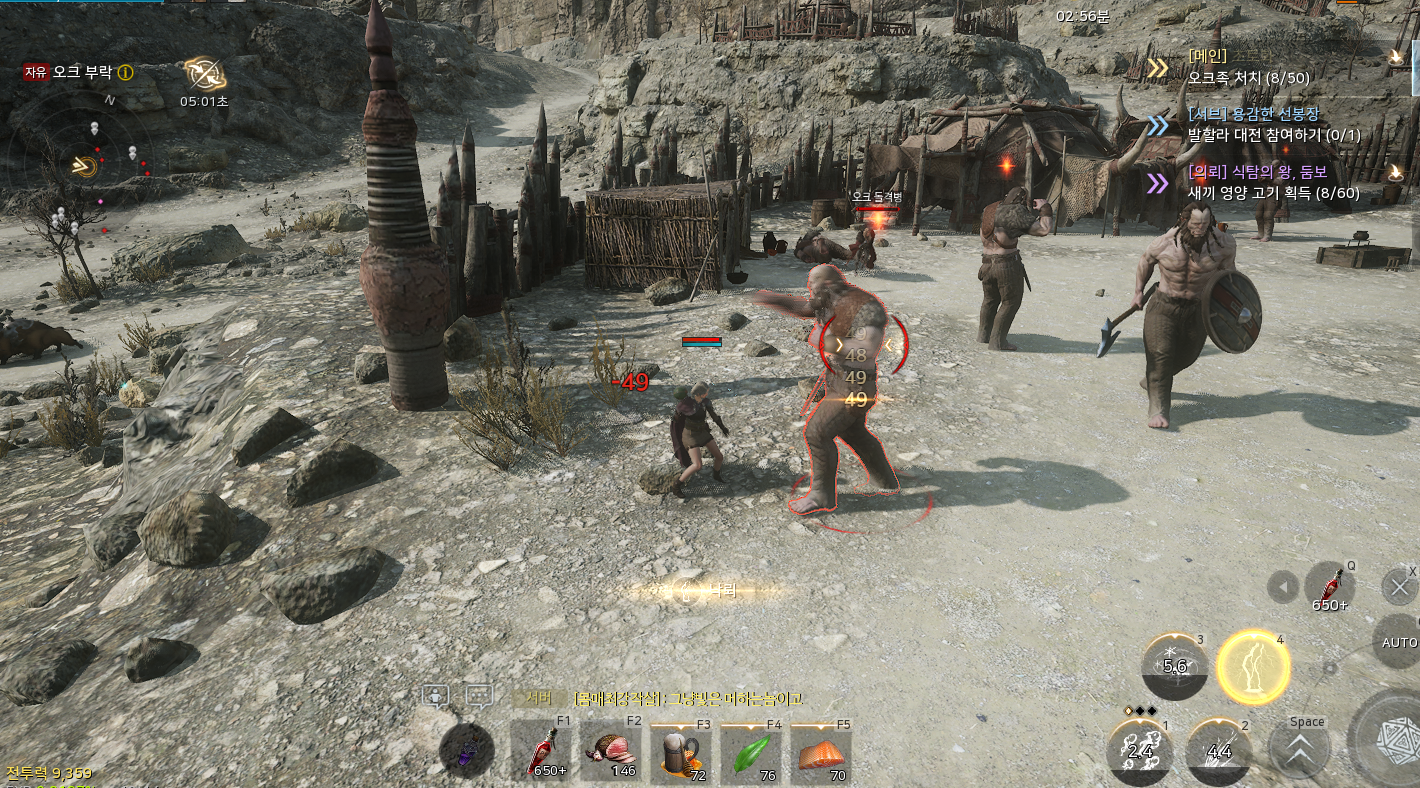1420x788 pixels.
Task: Toggle the AUTO combat button
Action: tap(1399, 642)
